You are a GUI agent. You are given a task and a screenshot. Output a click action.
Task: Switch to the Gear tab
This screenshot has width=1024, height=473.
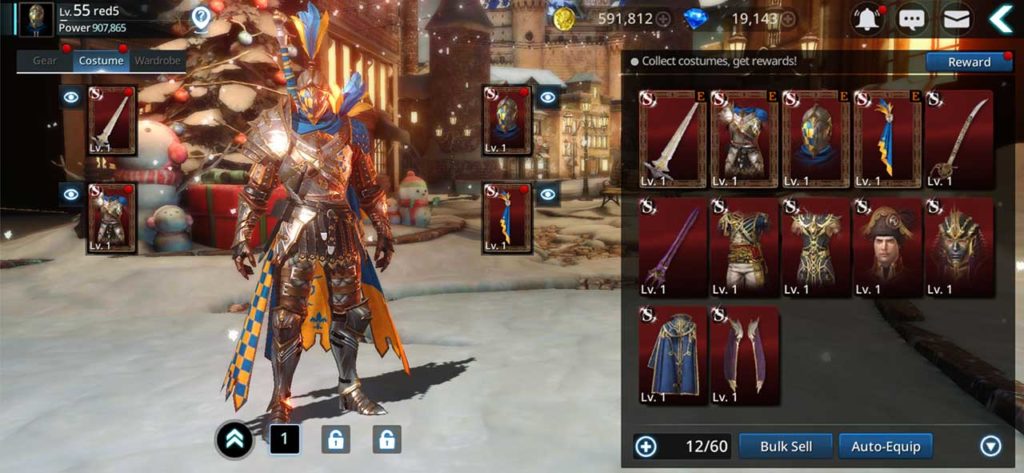pyautogui.click(x=45, y=60)
